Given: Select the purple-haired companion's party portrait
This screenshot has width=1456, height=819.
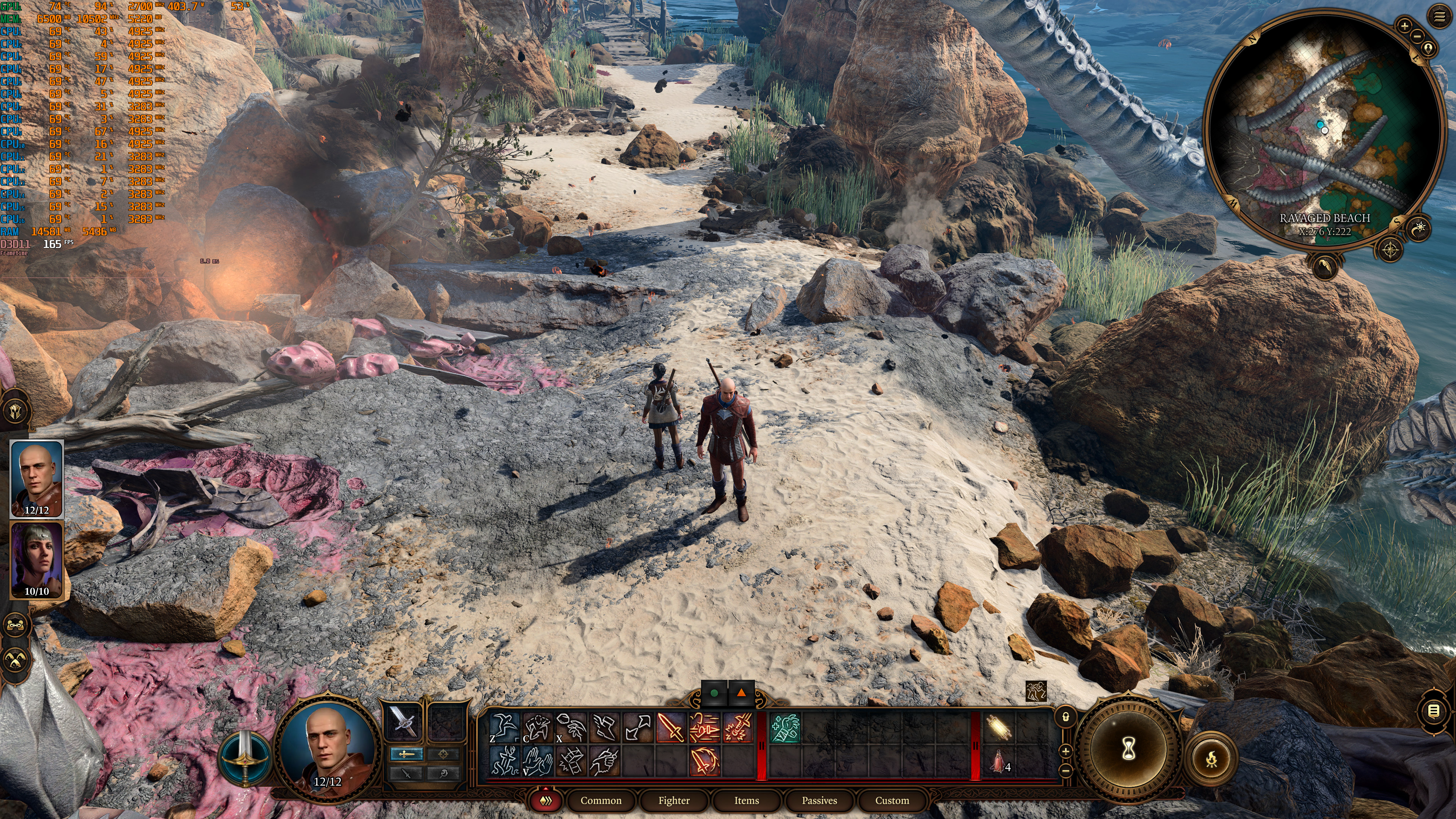Looking at the screenshot, I should [37, 560].
